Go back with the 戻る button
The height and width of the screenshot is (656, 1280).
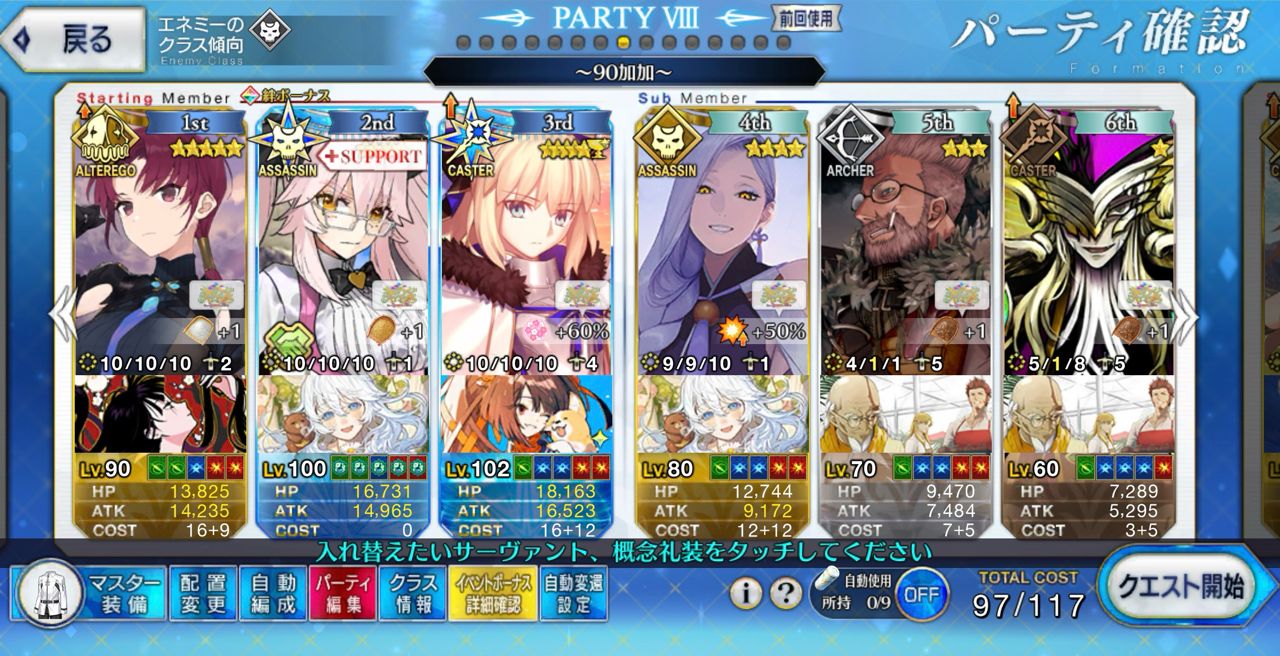[72, 39]
